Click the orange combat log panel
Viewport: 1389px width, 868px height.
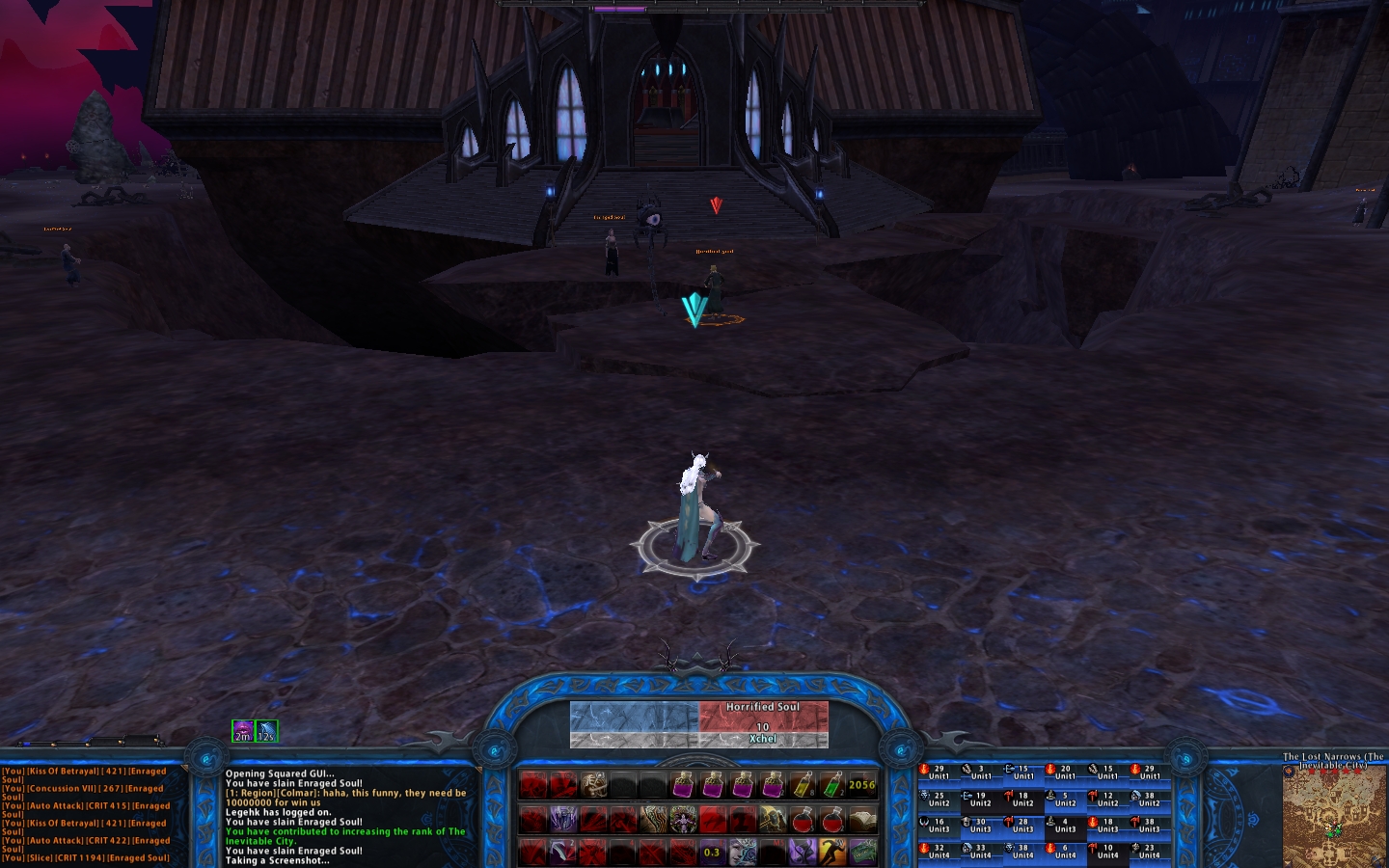click(92, 814)
